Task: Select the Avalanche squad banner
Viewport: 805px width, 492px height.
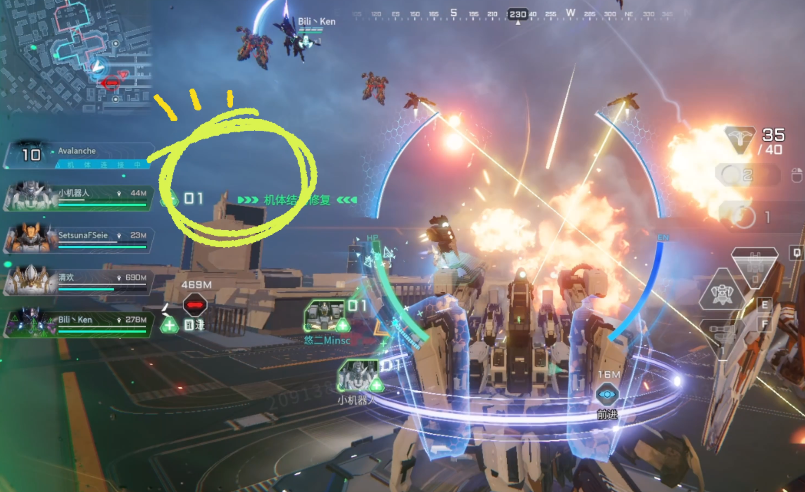Action: [x=75, y=153]
